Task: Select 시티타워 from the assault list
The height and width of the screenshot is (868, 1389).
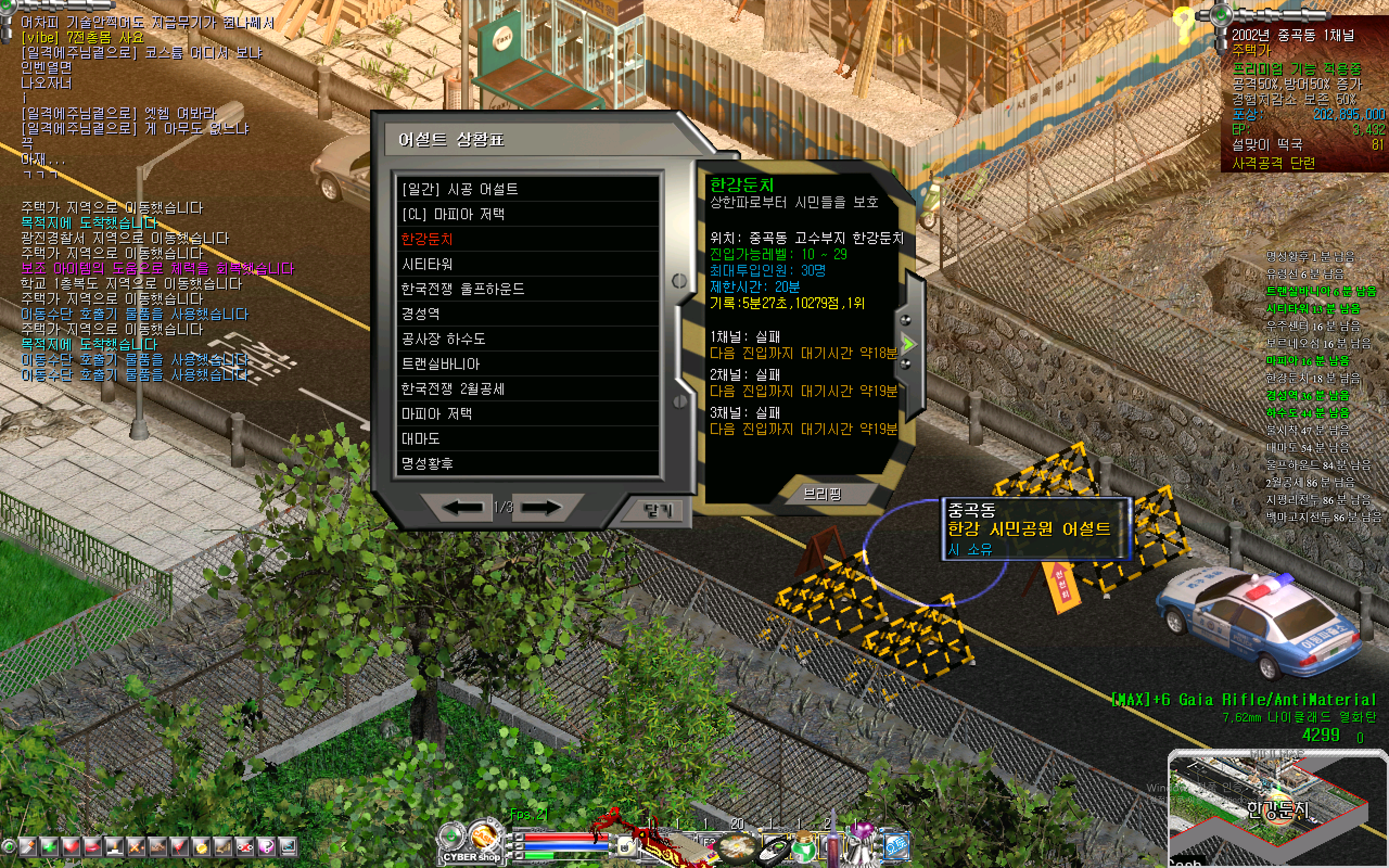Action: (428, 264)
